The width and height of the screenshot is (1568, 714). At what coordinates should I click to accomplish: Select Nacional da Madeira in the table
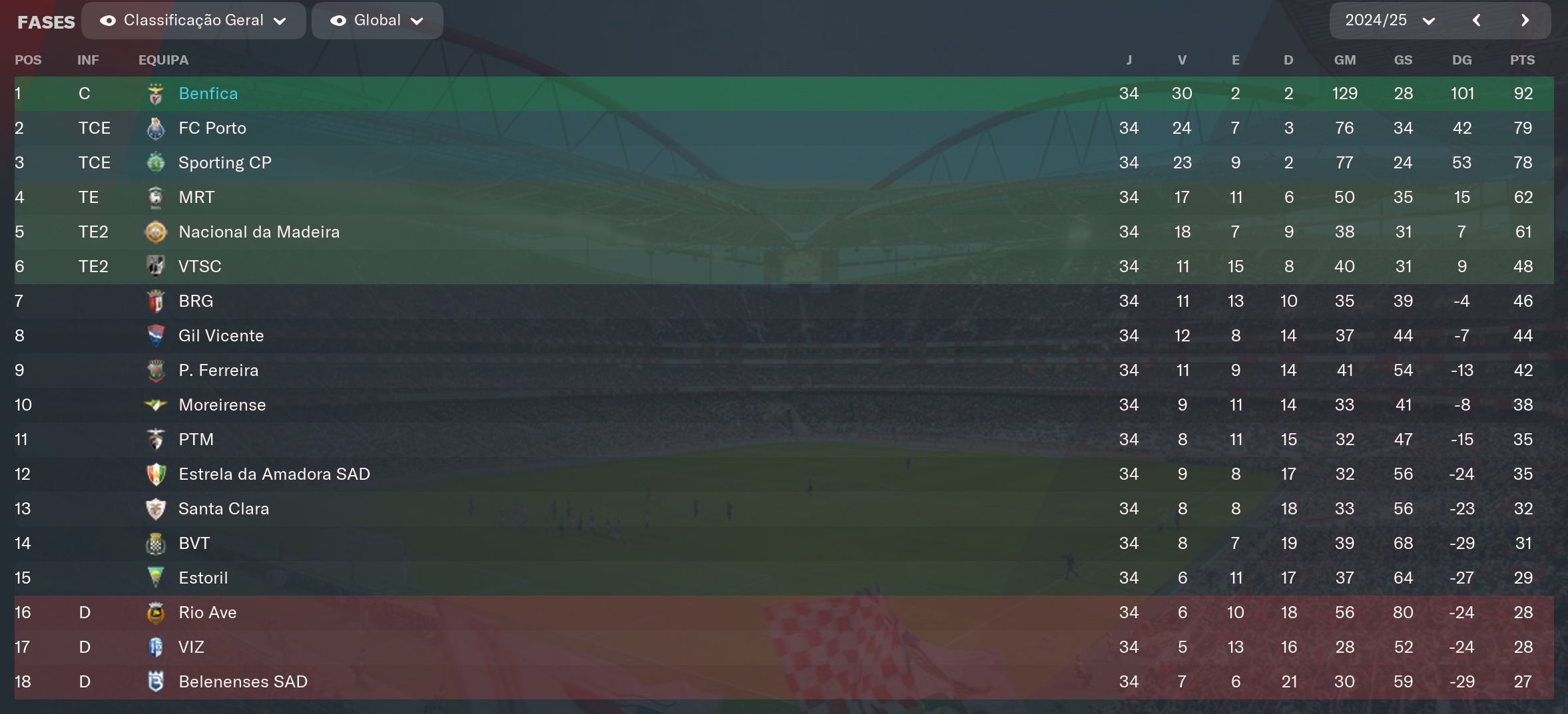(x=258, y=232)
